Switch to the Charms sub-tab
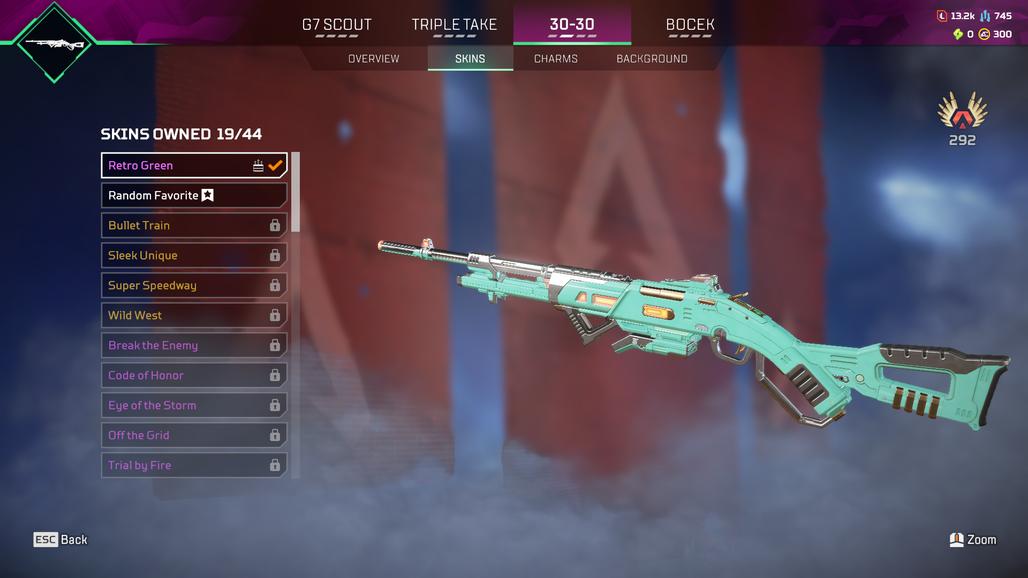 click(555, 59)
